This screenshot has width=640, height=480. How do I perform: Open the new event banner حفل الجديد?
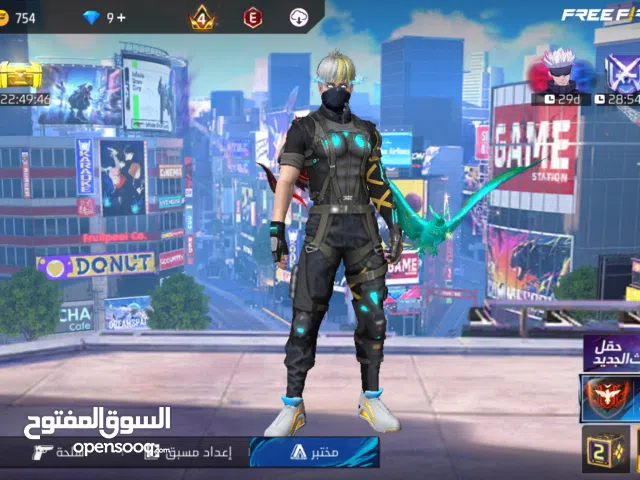click(612, 352)
